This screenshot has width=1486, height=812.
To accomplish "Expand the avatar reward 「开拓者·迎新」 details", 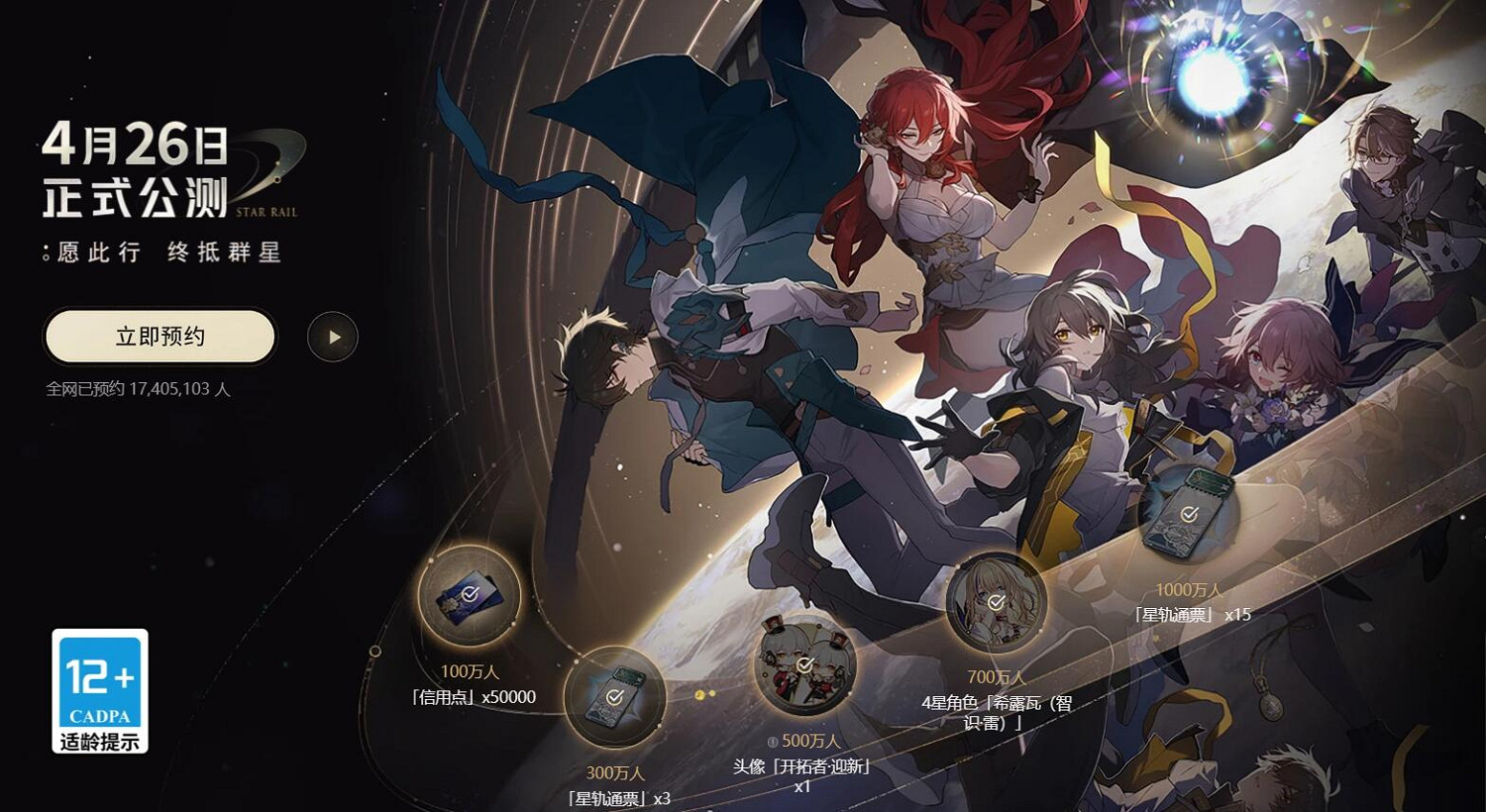I will point(802,765).
